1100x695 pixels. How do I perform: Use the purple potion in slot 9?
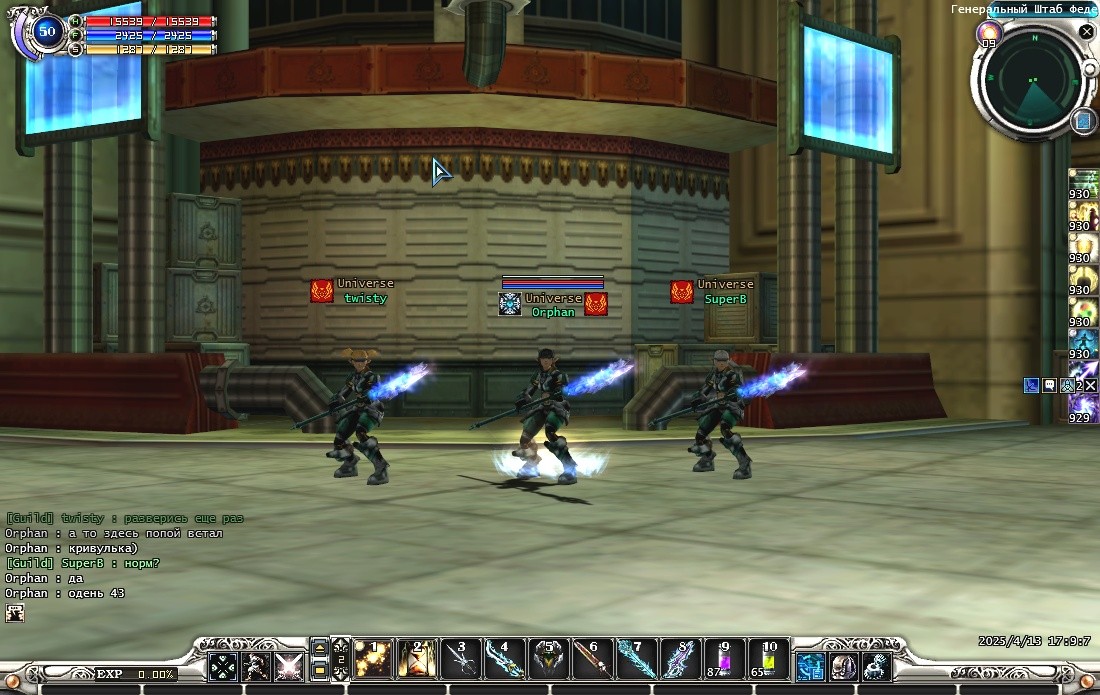(725, 659)
